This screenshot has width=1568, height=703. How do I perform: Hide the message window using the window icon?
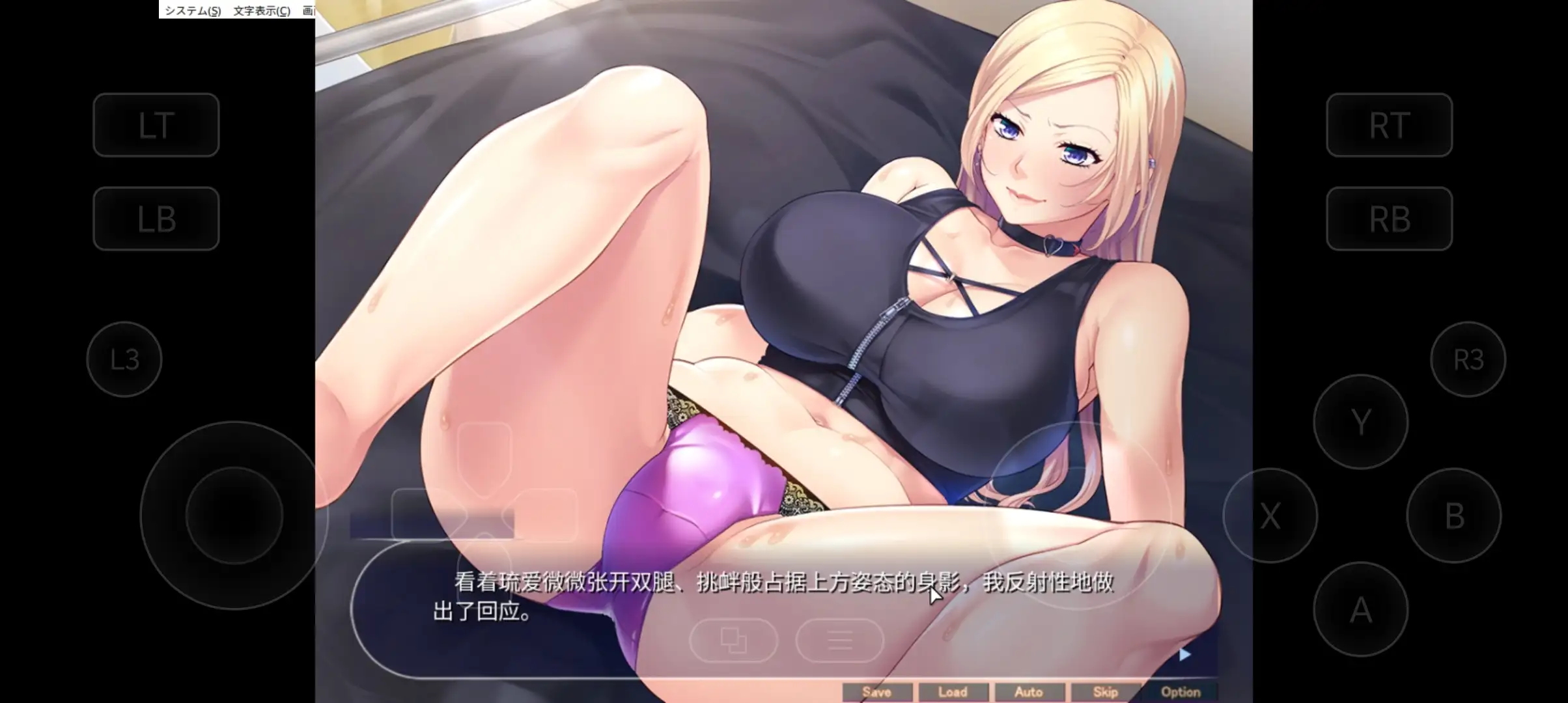tap(734, 641)
